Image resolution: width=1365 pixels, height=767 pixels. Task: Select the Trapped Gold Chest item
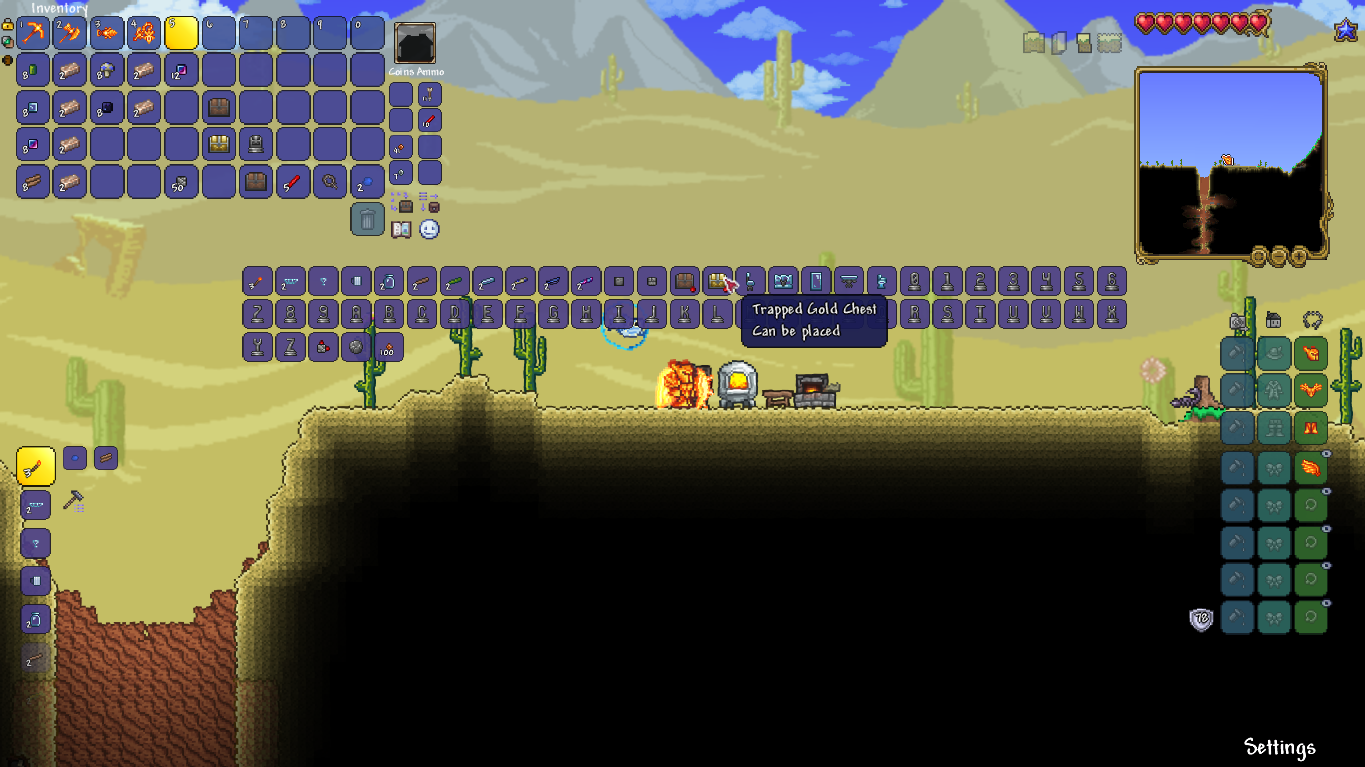[717, 281]
